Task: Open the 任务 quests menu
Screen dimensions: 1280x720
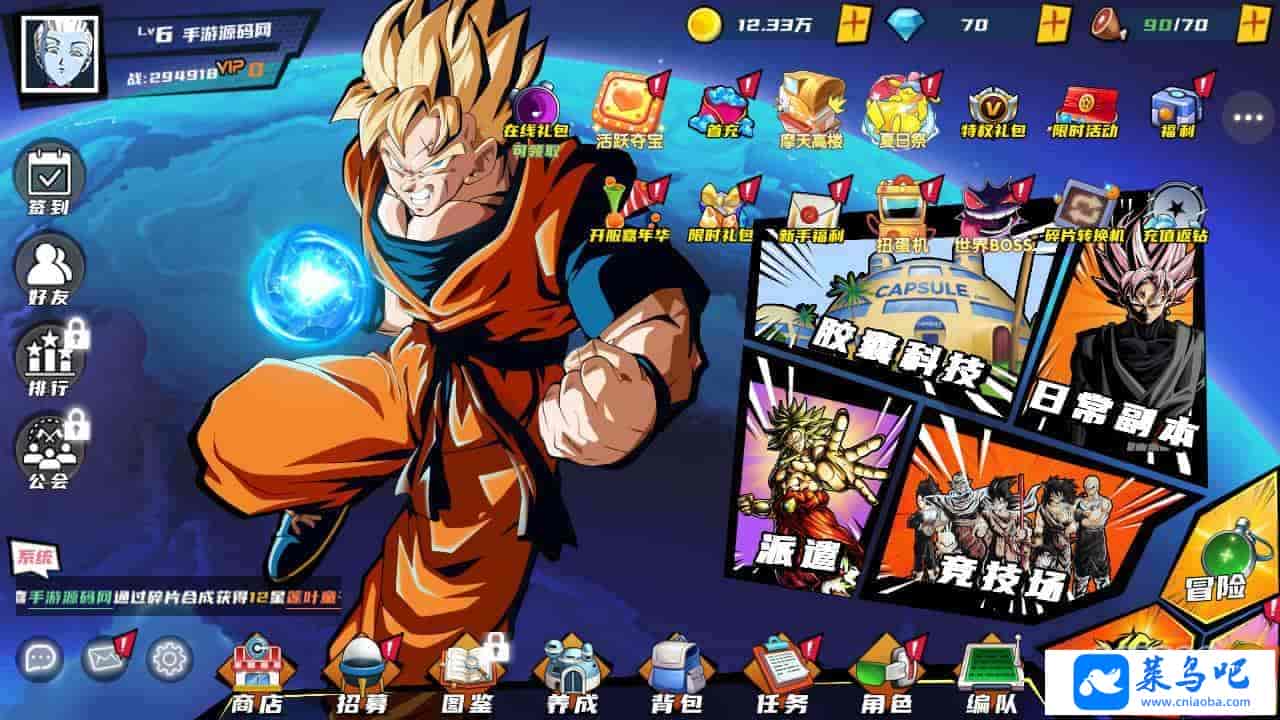Action: [782, 676]
